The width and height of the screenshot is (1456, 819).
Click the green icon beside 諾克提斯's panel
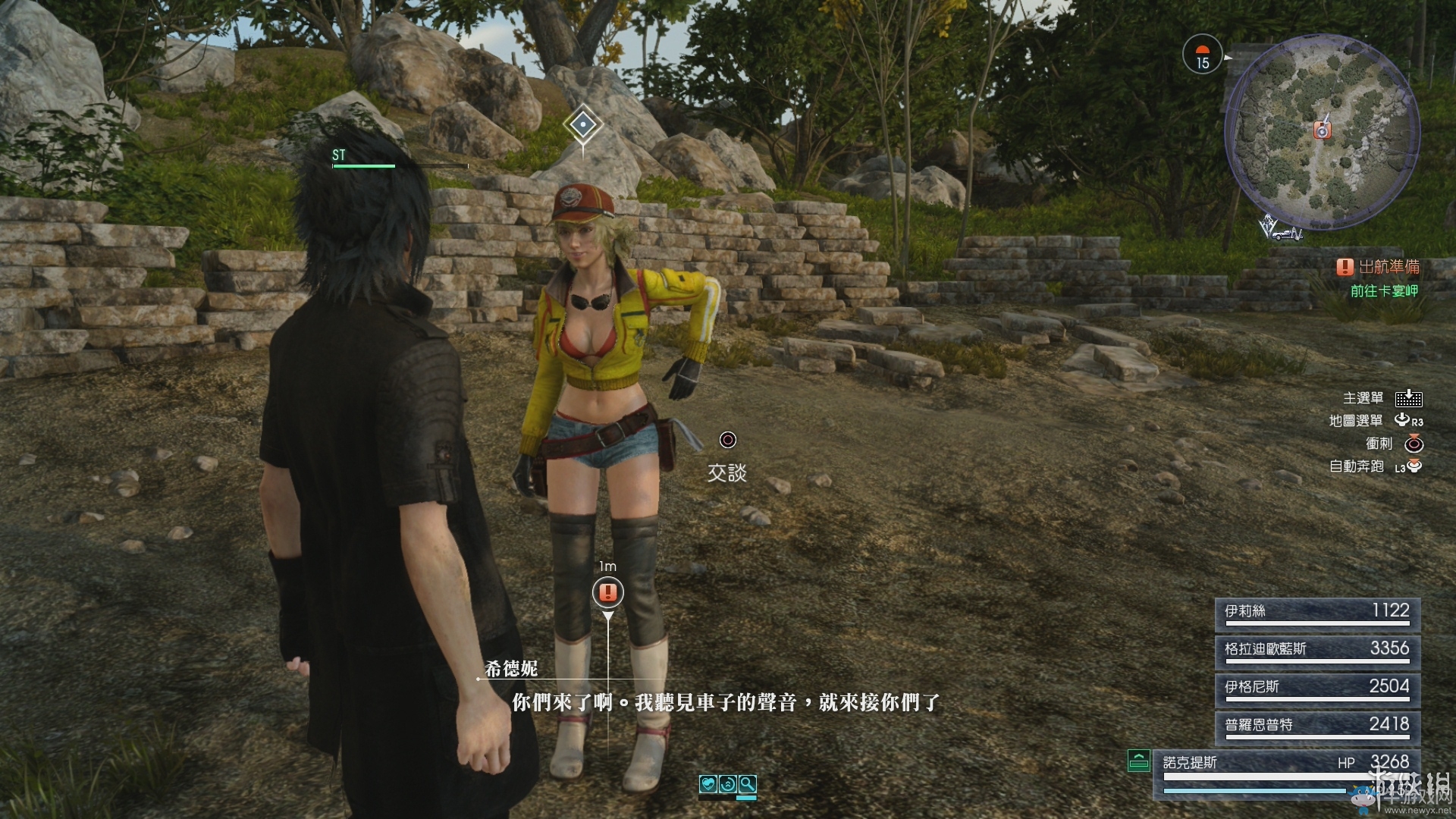click(1138, 760)
